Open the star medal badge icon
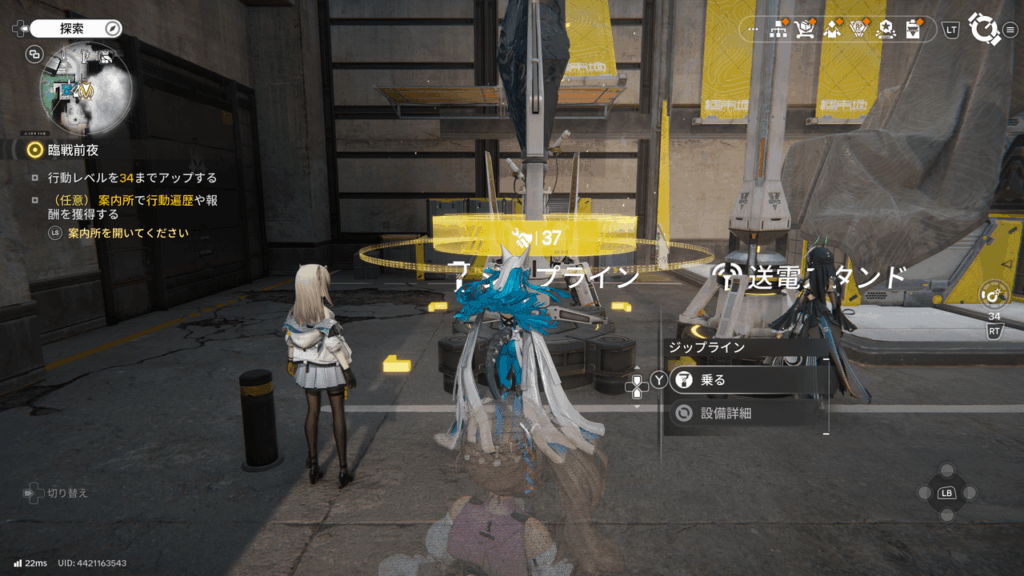The image size is (1024, 576). click(x=883, y=30)
